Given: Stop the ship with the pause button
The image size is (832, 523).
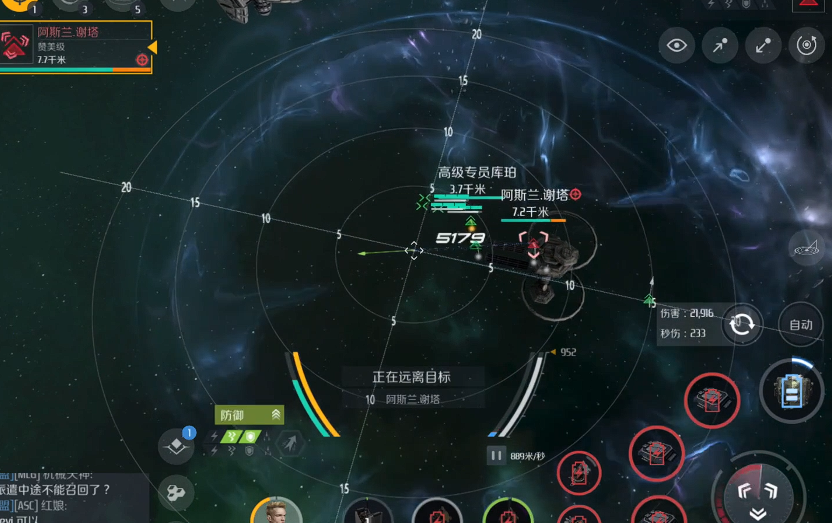Looking at the screenshot, I should point(496,455).
